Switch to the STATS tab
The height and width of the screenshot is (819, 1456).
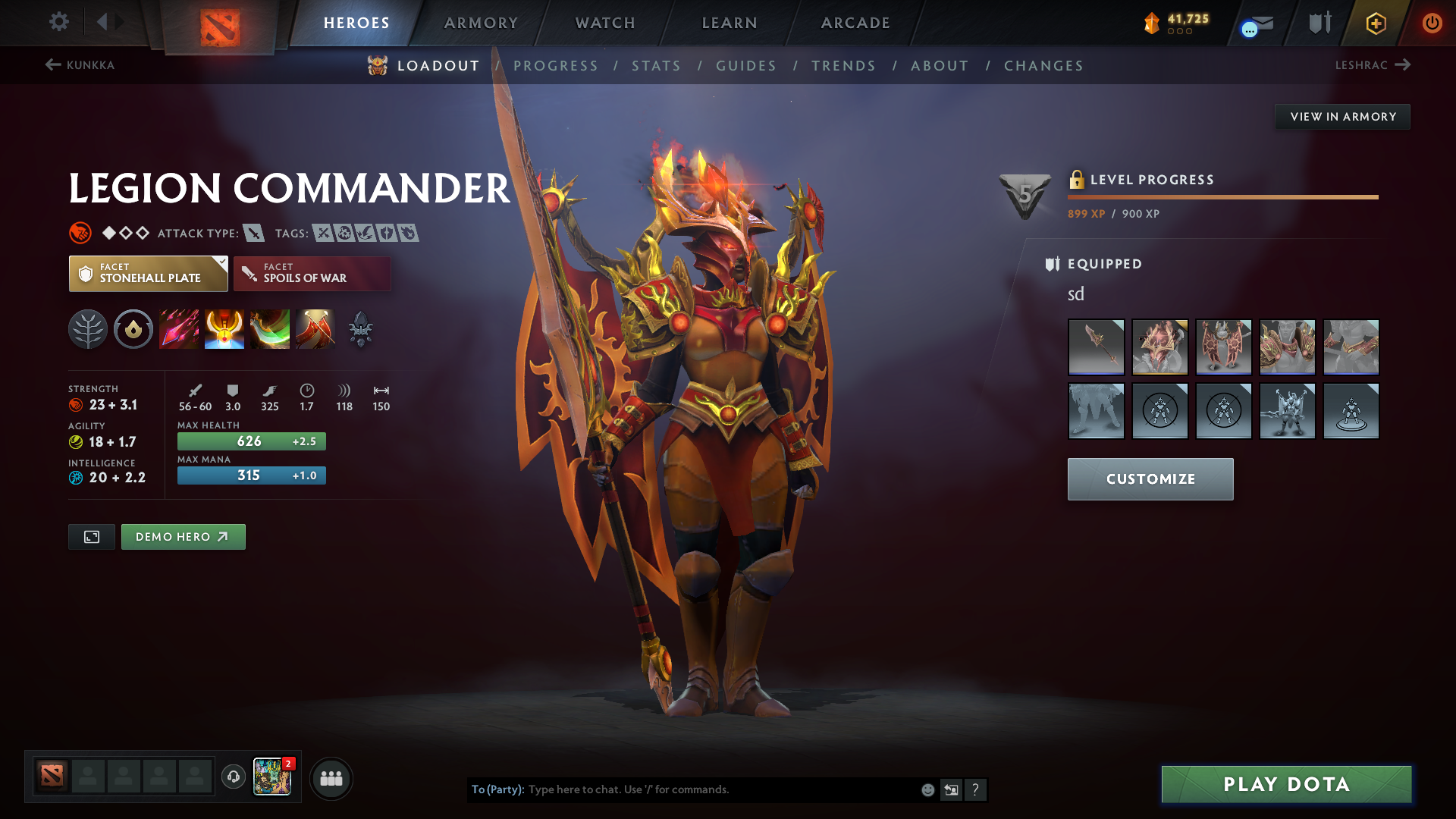[656, 66]
